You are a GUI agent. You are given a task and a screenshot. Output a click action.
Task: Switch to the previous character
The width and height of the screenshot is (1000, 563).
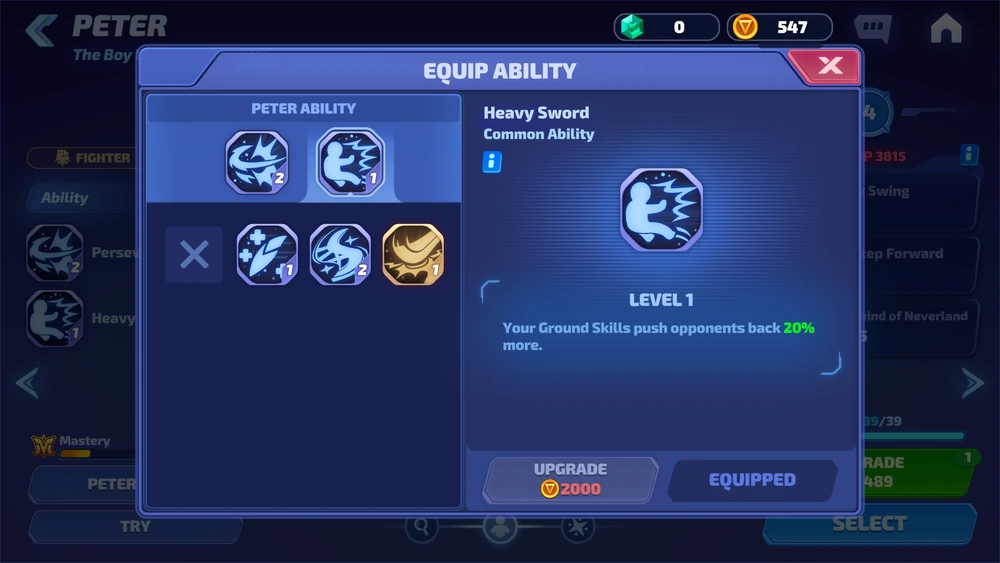click(x=27, y=382)
